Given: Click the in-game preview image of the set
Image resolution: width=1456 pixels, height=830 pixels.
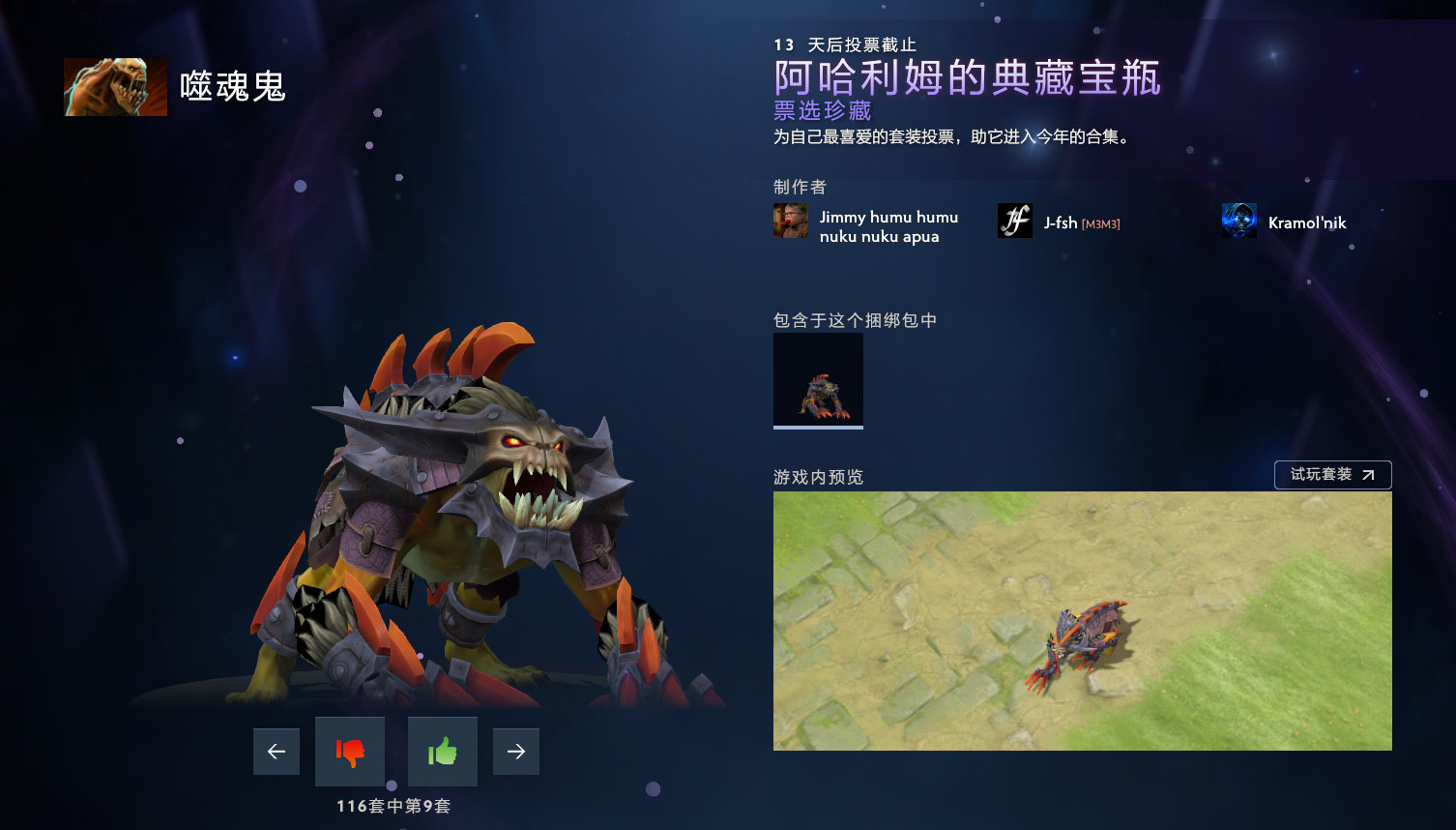Looking at the screenshot, I should (1082, 621).
